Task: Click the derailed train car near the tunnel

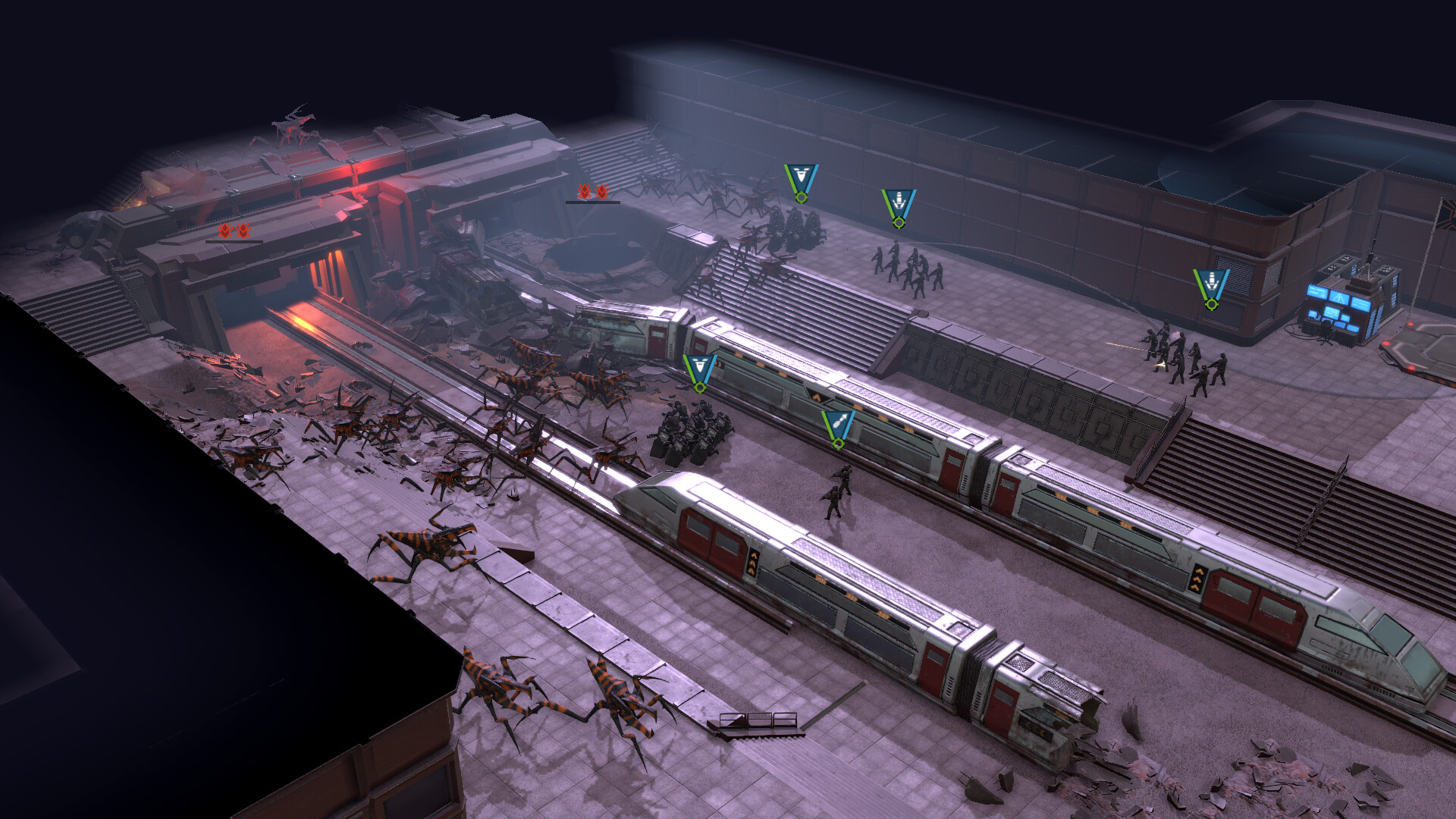Action: (629, 334)
